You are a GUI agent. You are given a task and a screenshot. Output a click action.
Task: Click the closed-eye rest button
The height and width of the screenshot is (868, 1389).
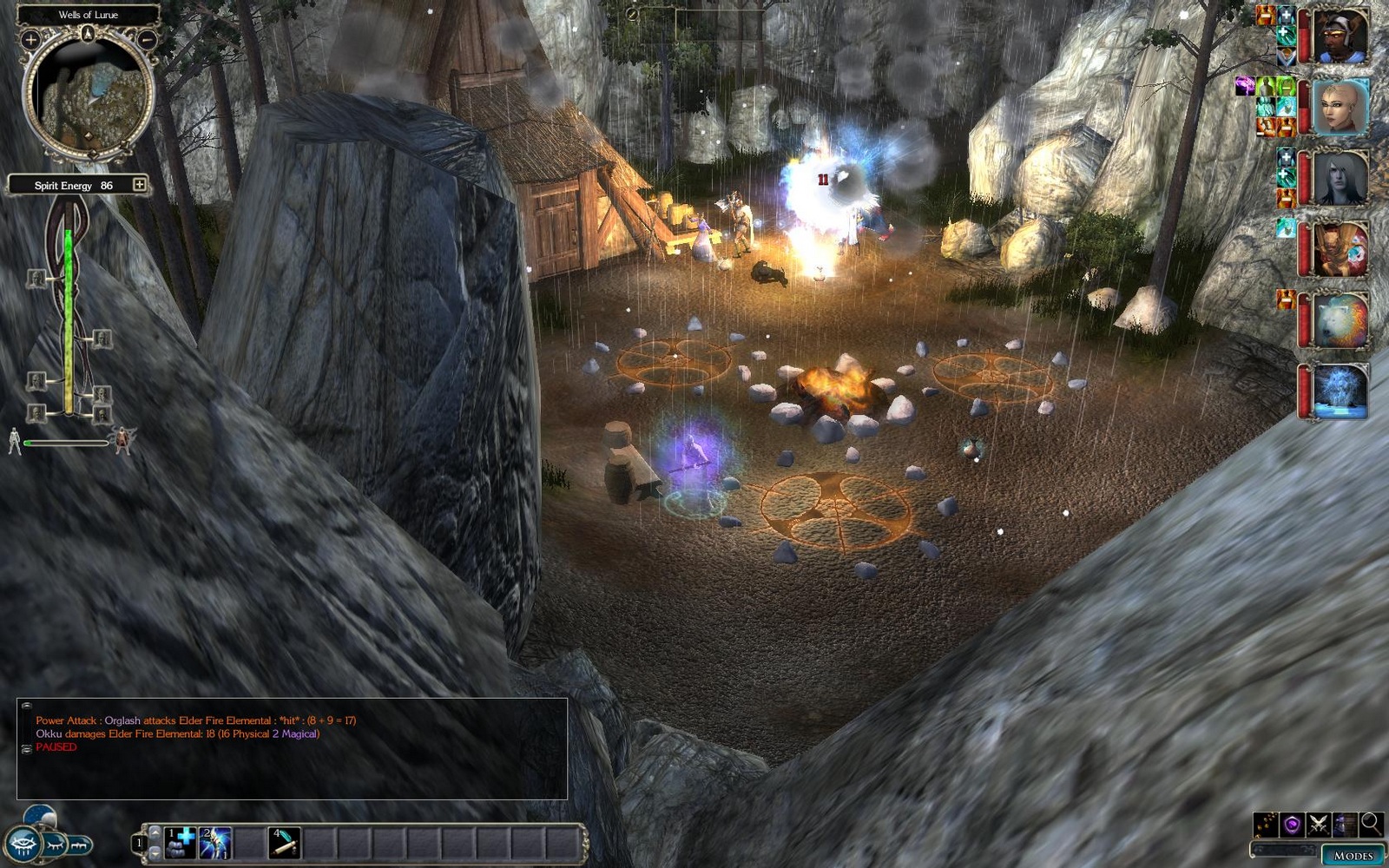[x=54, y=844]
